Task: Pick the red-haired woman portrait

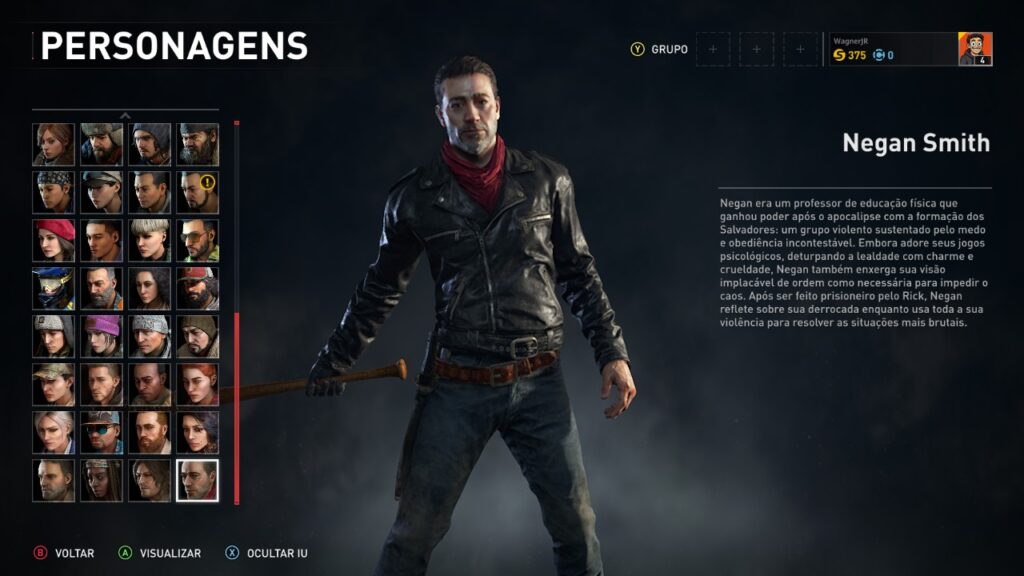Action: [x=197, y=384]
